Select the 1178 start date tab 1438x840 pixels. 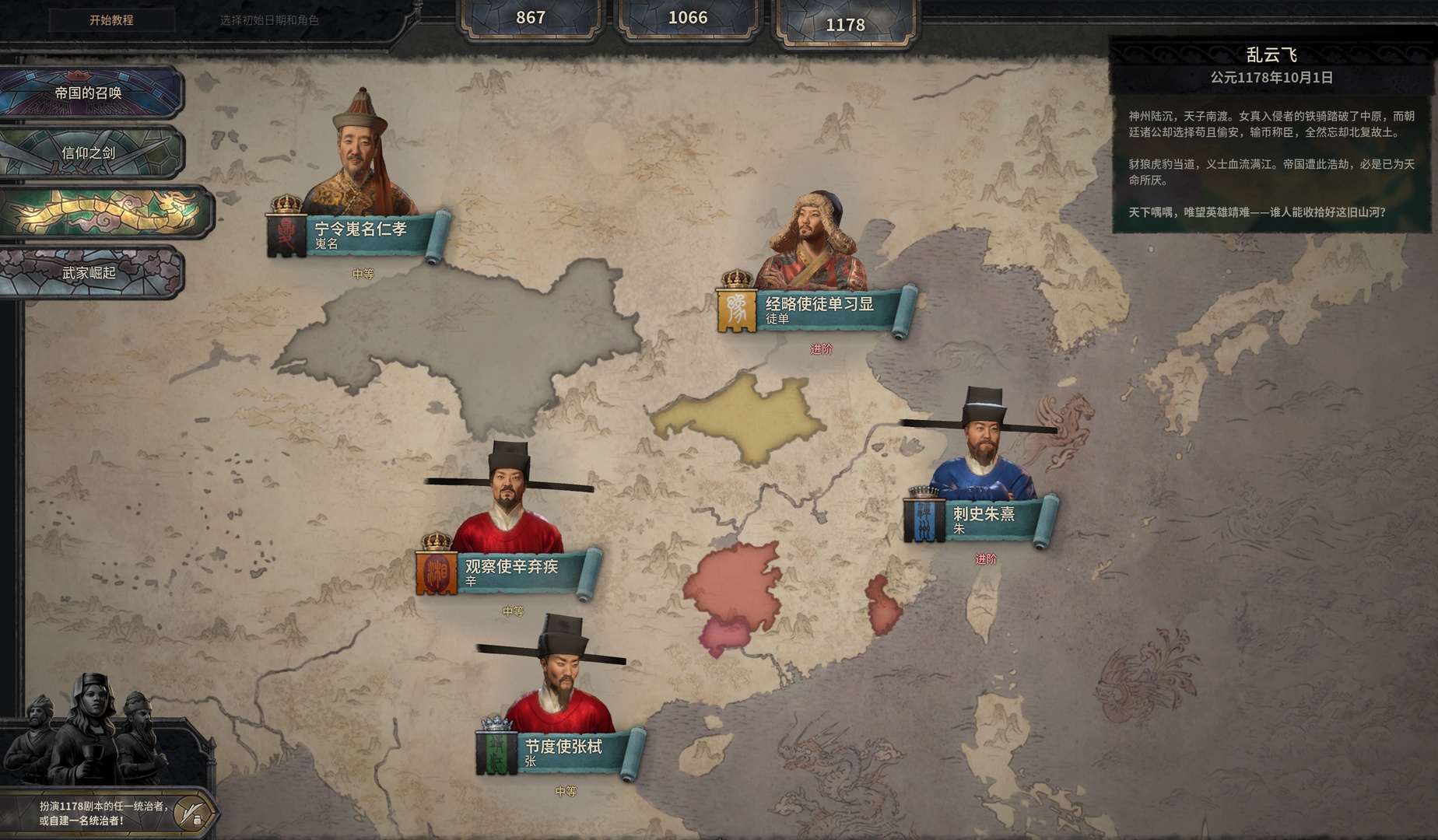coord(845,25)
